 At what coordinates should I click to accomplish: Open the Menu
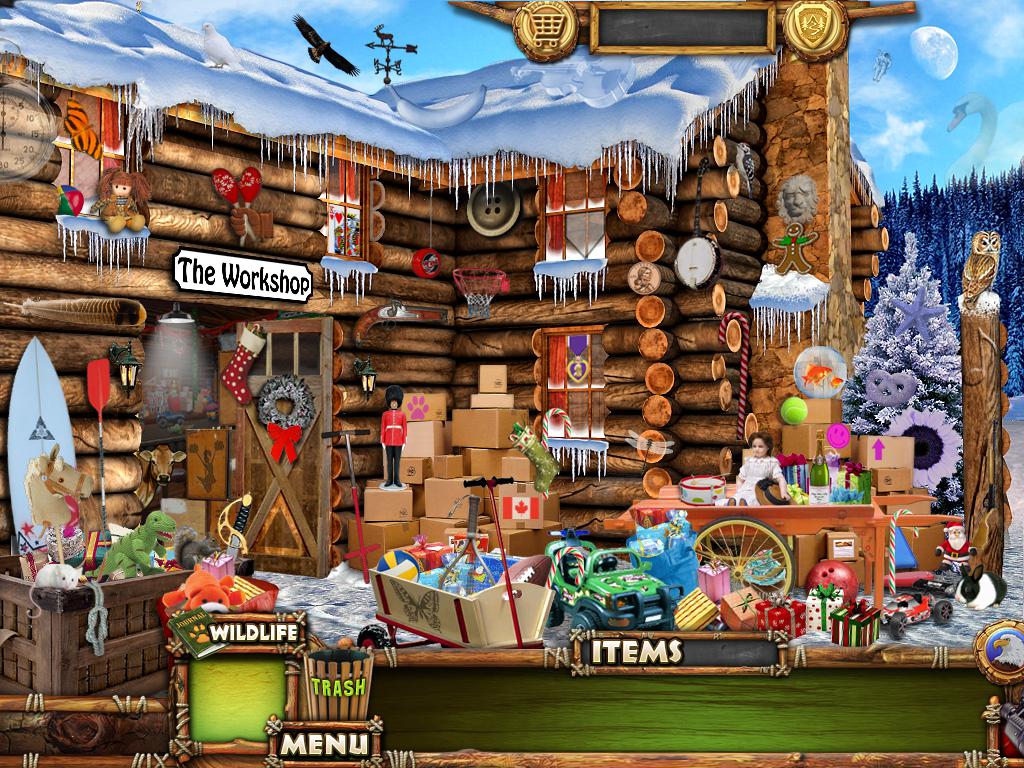[x=323, y=743]
